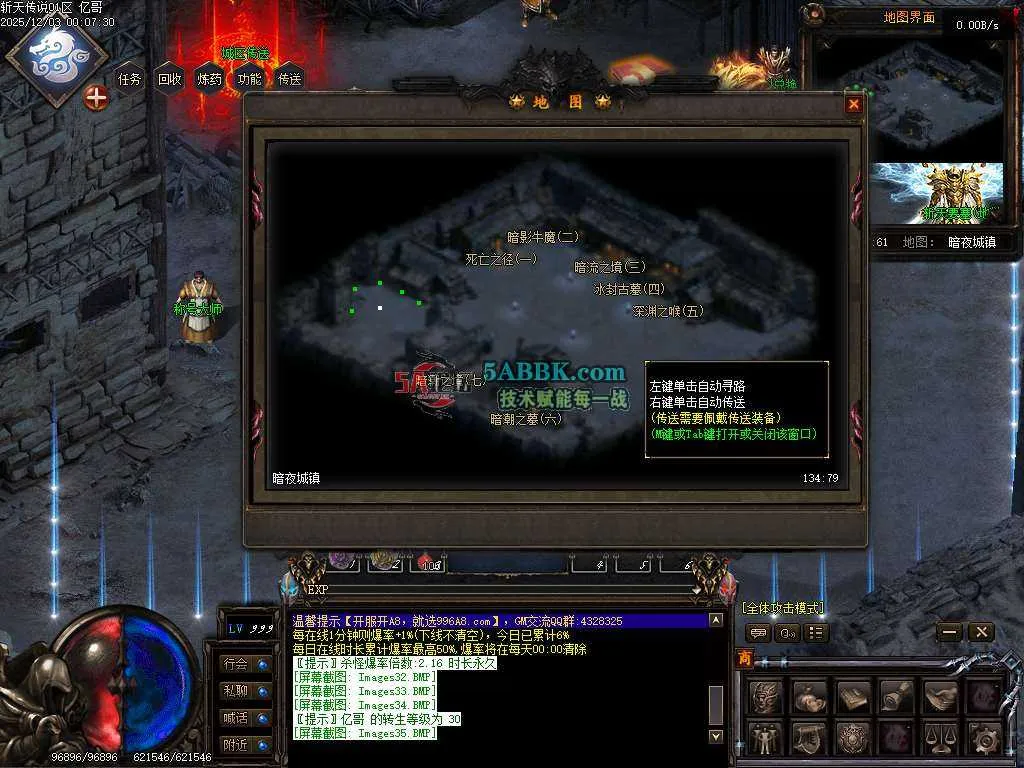Open the balance scales trade icon
Screen dimensions: 1024x768
tap(941, 739)
